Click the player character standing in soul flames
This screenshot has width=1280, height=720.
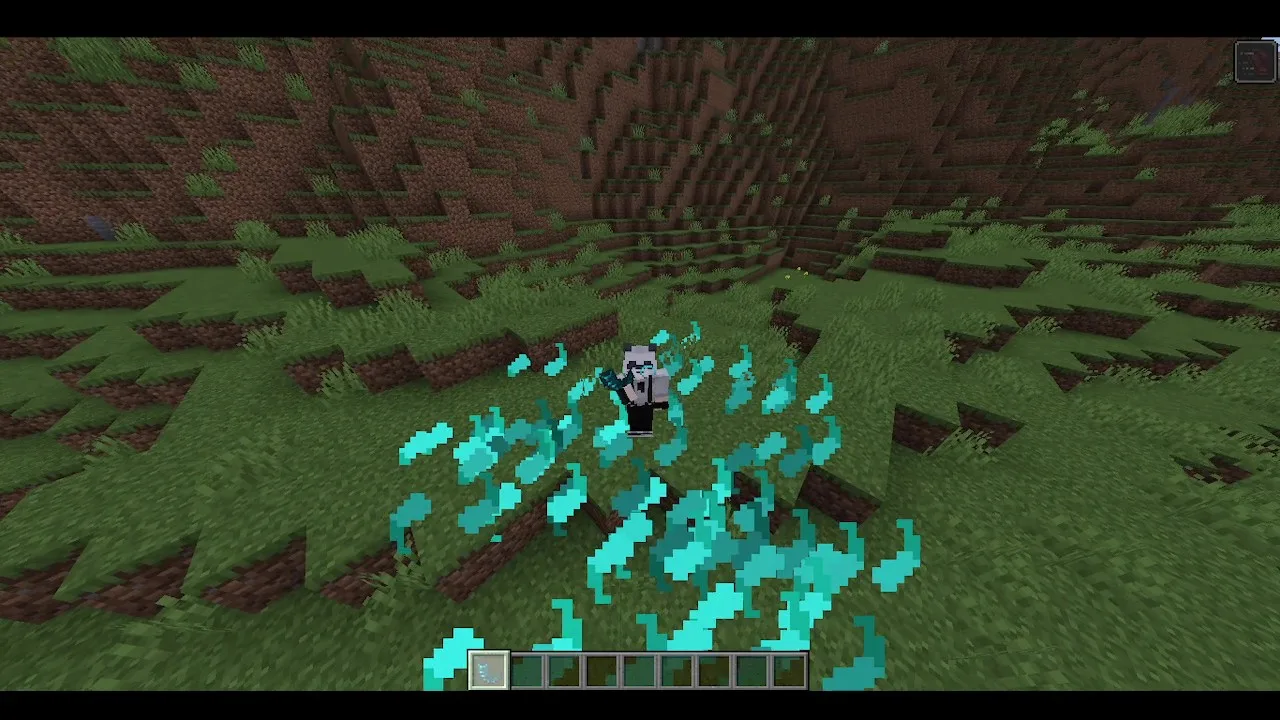coord(640,385)
